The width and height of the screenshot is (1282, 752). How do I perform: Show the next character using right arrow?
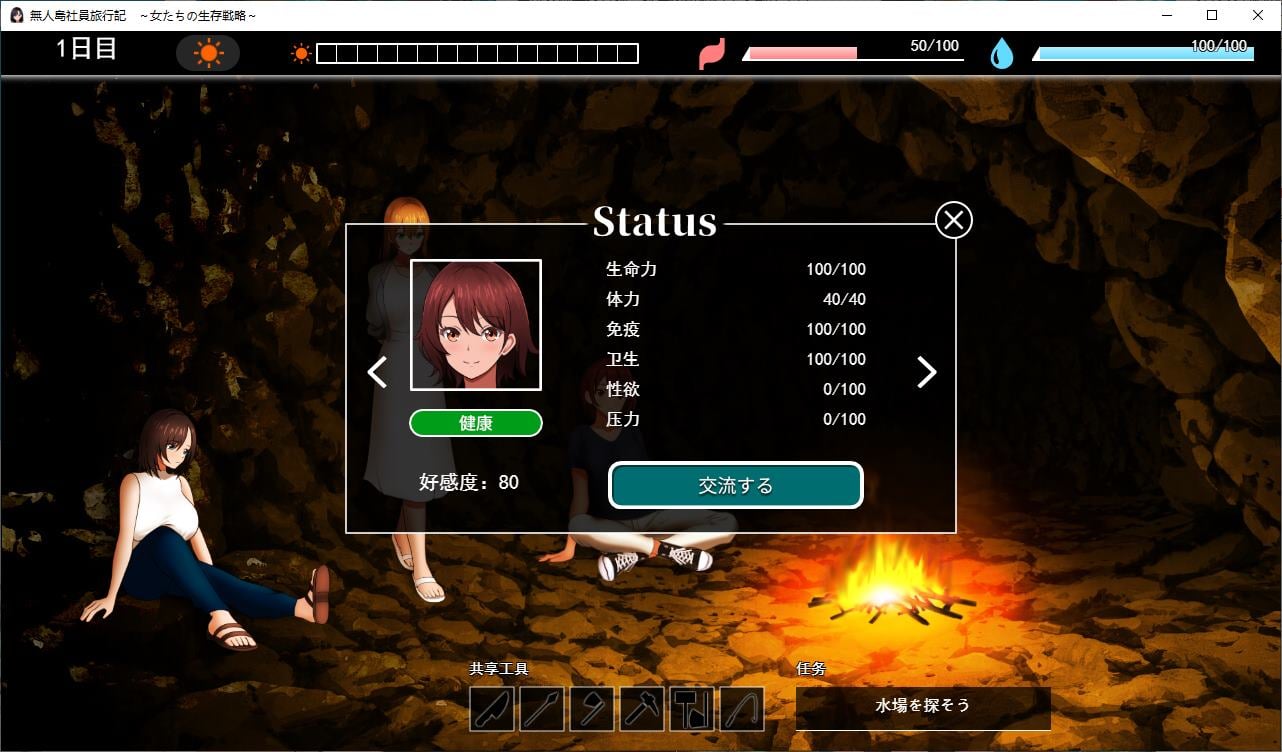926,372
